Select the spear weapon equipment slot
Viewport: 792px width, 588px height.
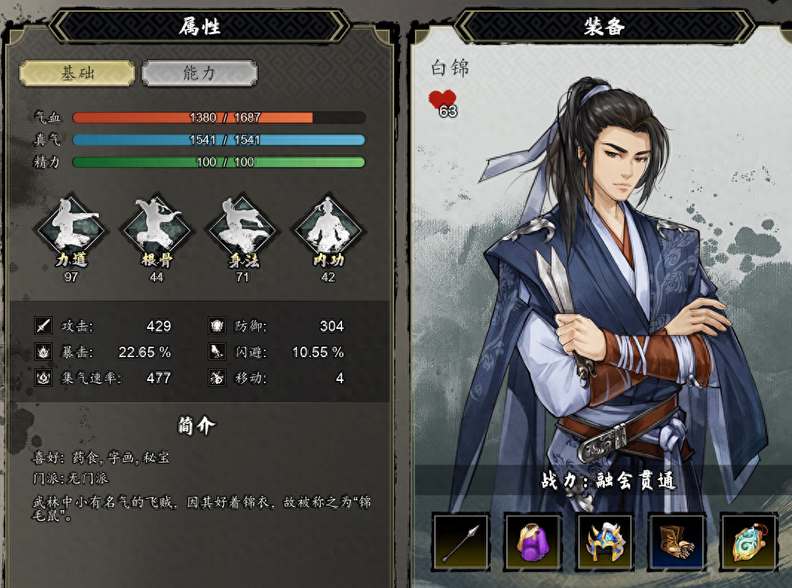pos(461,542)
